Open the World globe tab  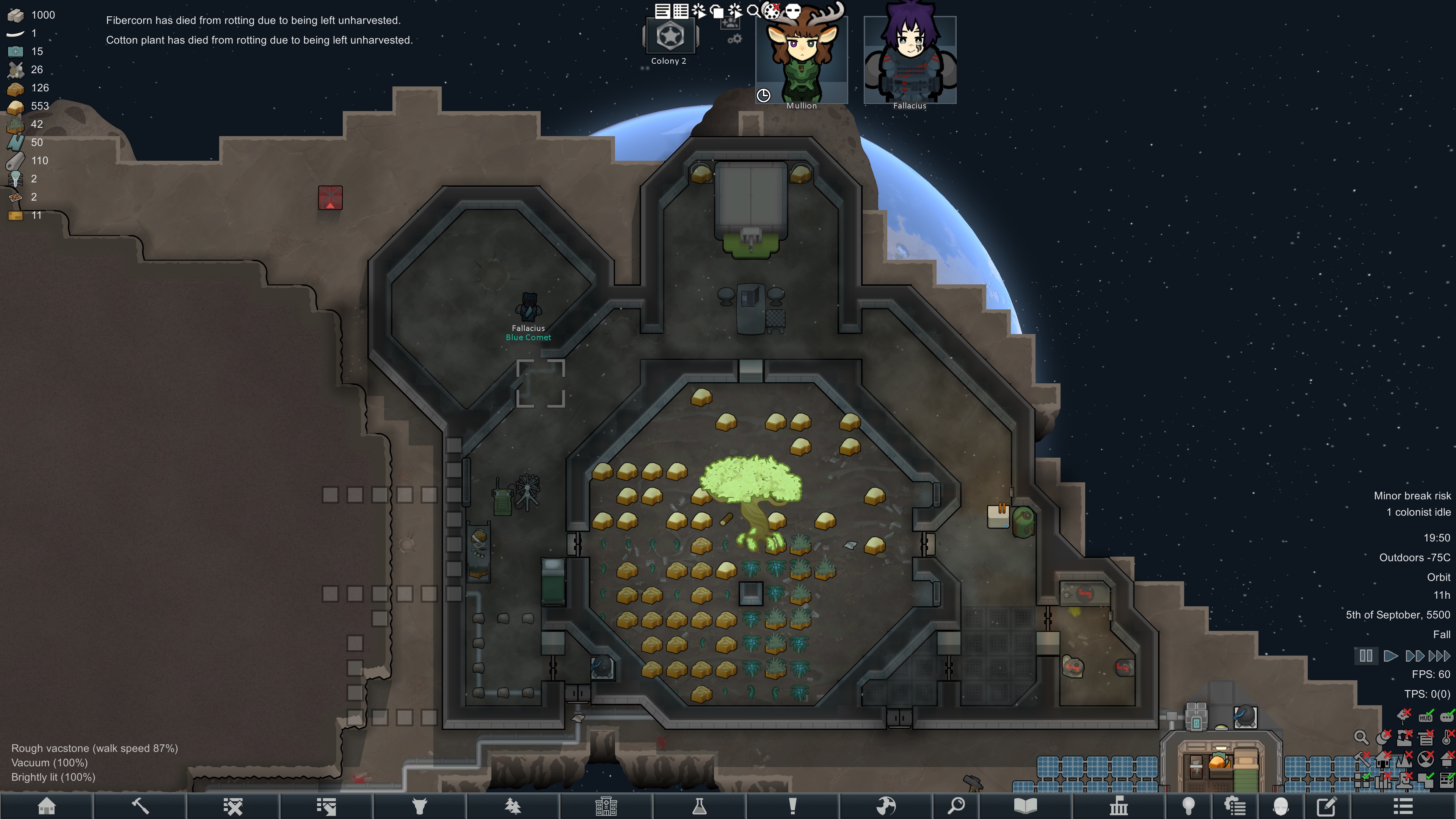[886, 806]
